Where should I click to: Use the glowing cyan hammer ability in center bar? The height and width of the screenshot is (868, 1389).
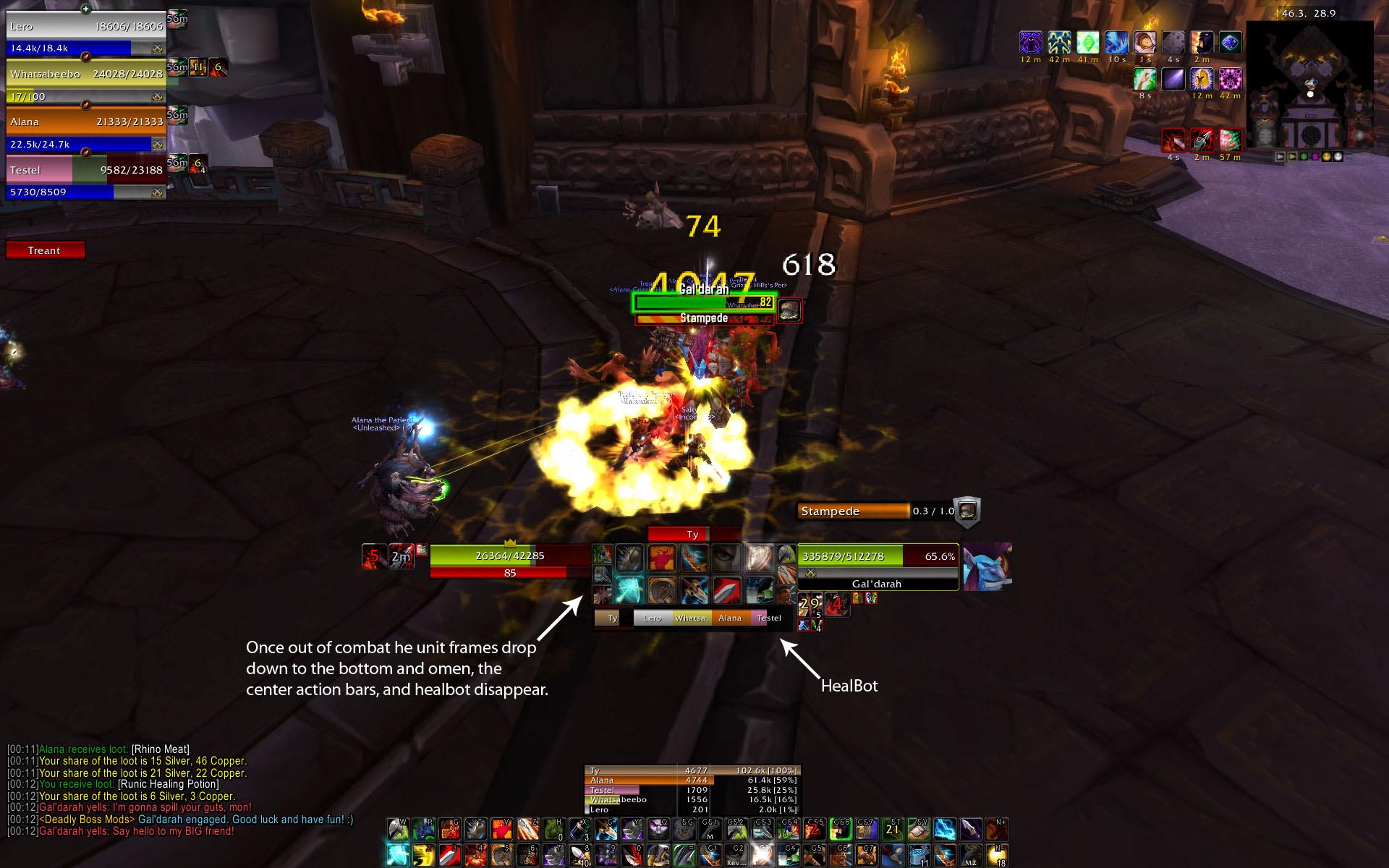point(629,590)
